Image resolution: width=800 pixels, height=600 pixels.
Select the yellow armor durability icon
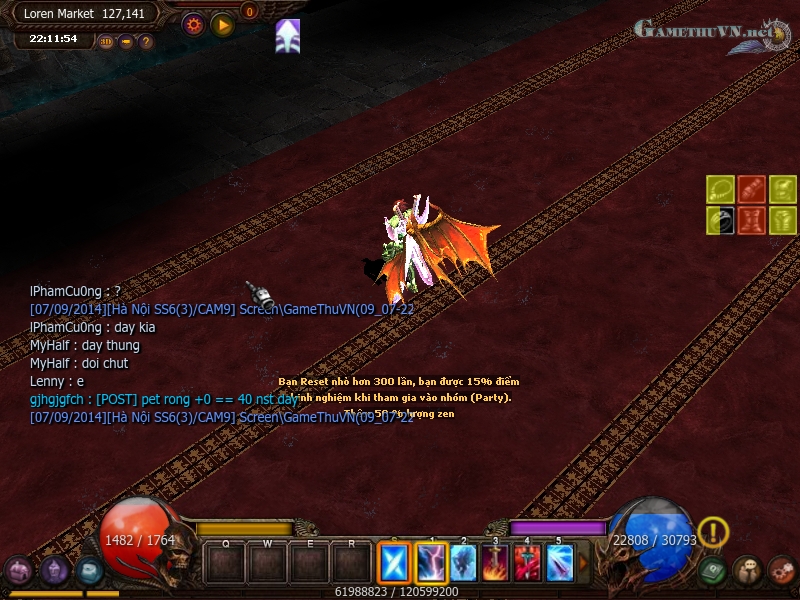(x=782, y=189)
